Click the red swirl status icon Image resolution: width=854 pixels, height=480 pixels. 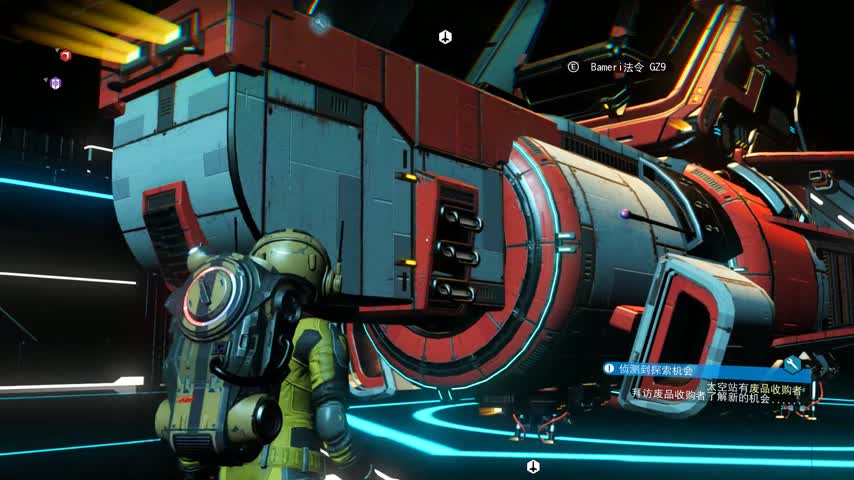[65, 56]
